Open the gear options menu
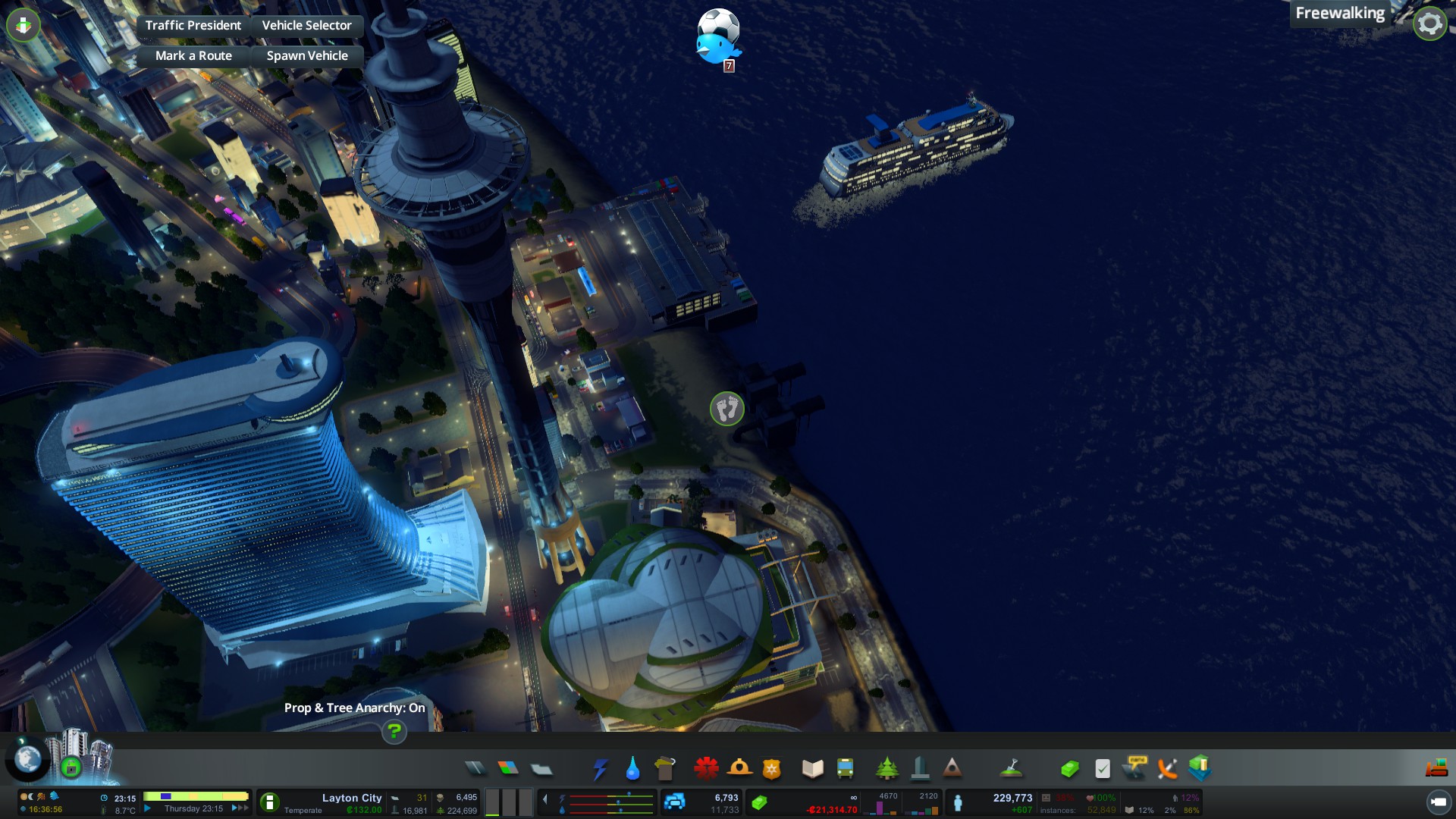 [1429, 24]
